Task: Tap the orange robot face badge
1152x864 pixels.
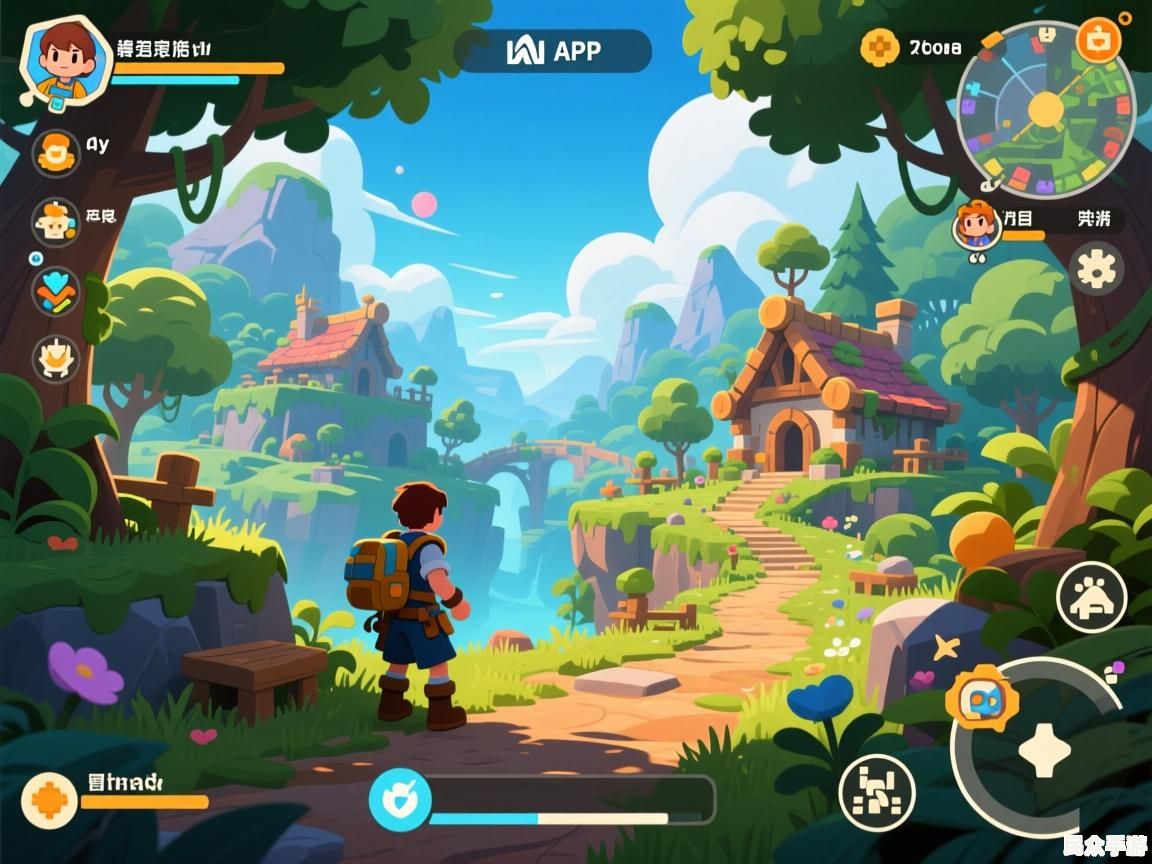Action: point(981,698)
